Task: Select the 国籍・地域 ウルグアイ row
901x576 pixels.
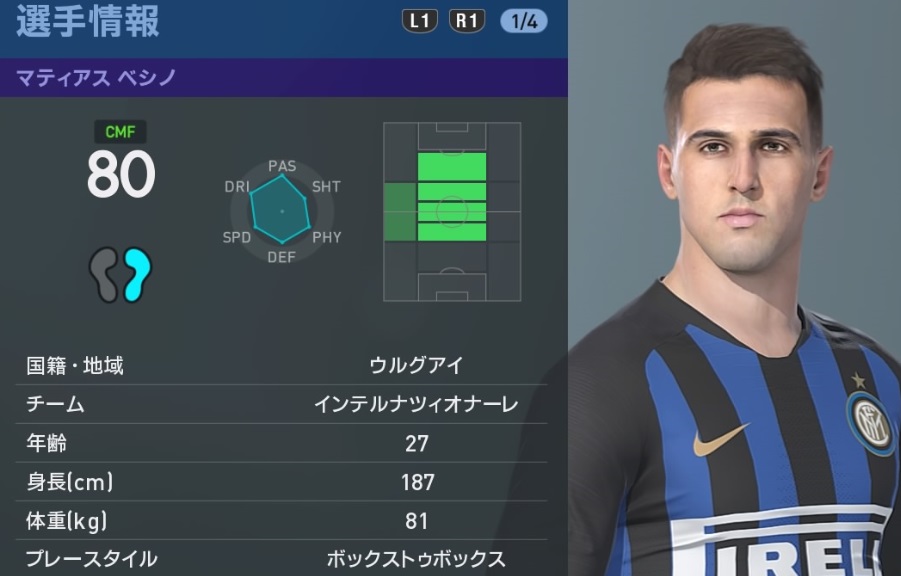Action: coord(283,366)
